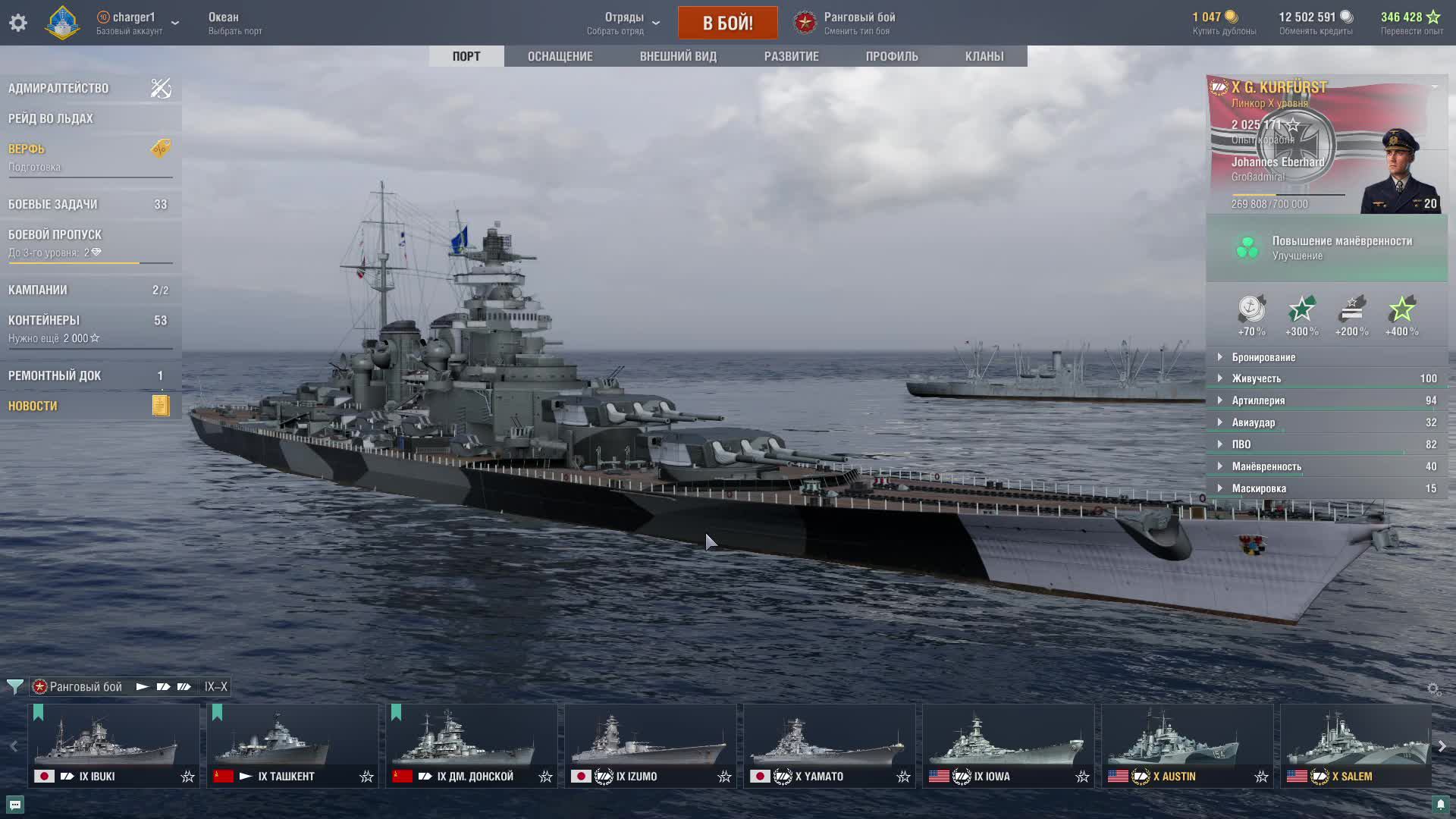Viewport: 1456px width, 819px height.
Task: View the Боевые задачи list
Action: click(53, 204)
